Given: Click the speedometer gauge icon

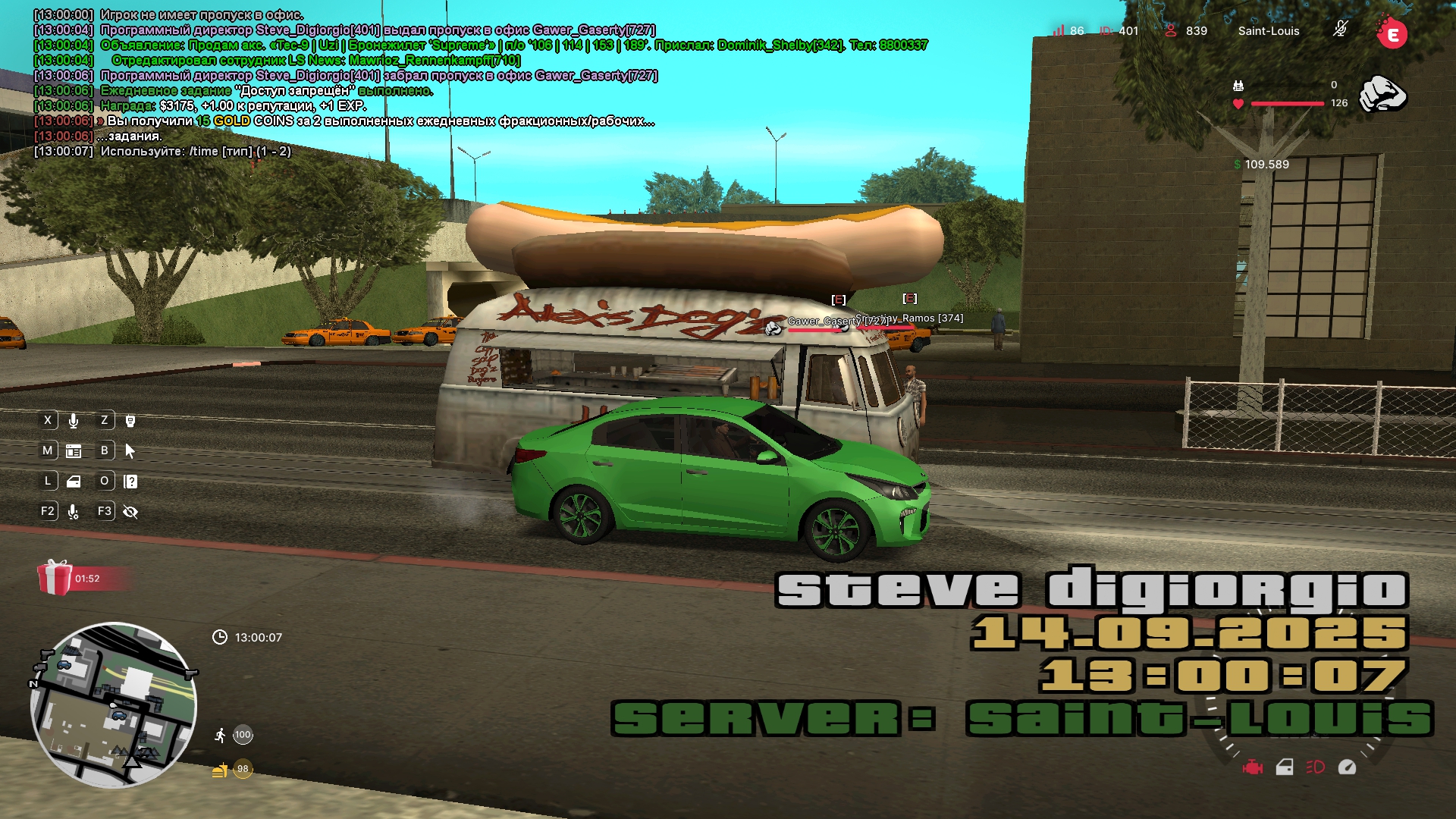Looking at the screenshot, I should pos(1347,767).
